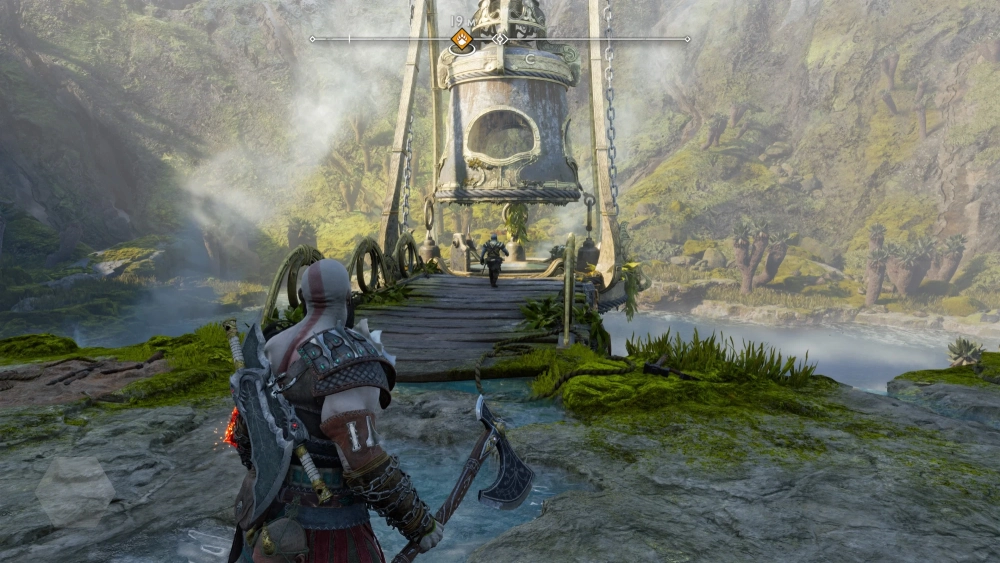1000x563 pixels.
Task: Click the compass bar's center diamond indicator
Action: click(499, 39)
